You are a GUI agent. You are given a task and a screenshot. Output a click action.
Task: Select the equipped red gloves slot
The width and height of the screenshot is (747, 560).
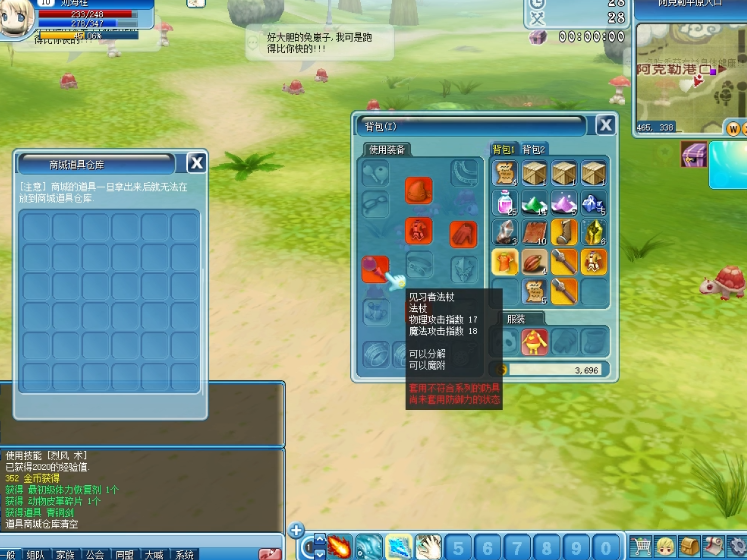point(462,233)
